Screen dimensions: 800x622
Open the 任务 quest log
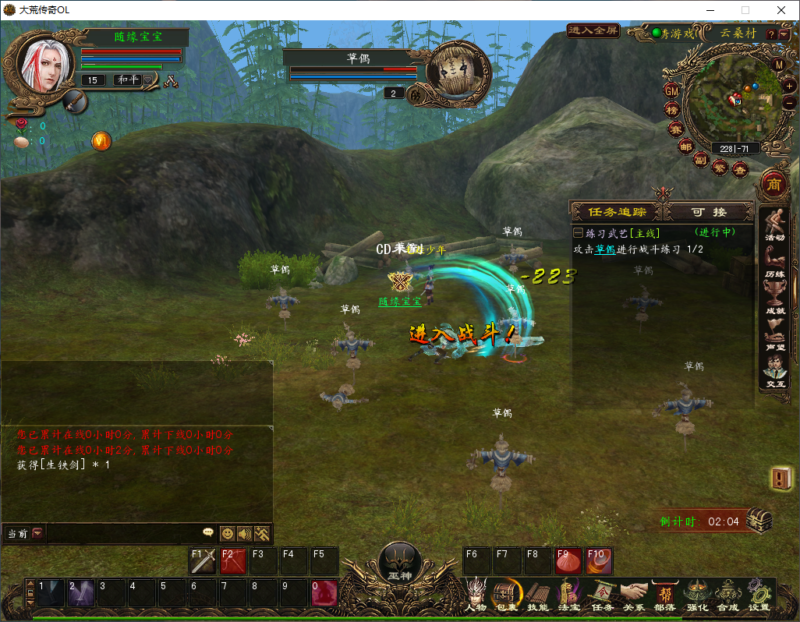click(602, 594)
